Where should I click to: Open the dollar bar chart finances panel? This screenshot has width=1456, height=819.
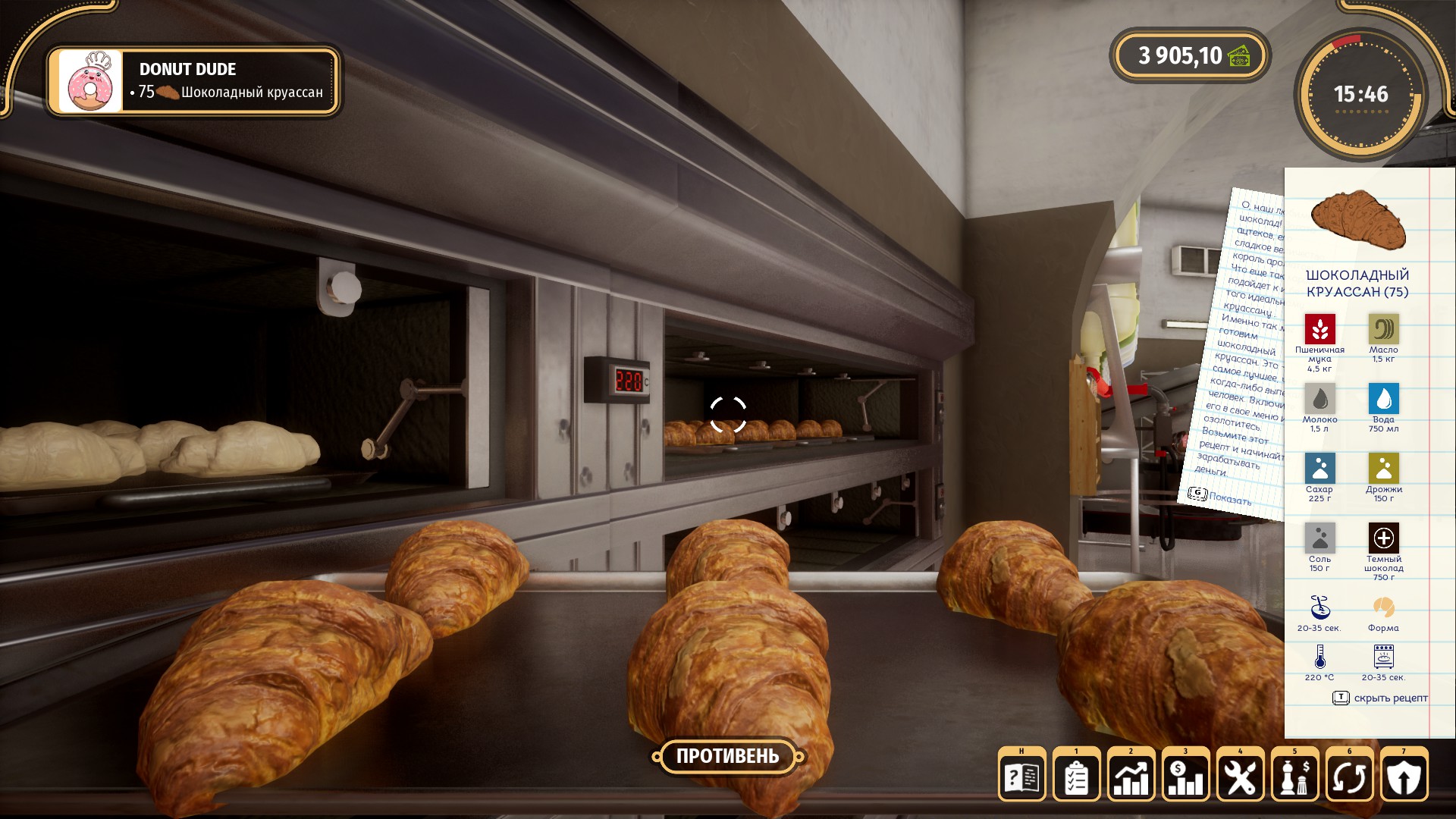[x=1185, y=777]
